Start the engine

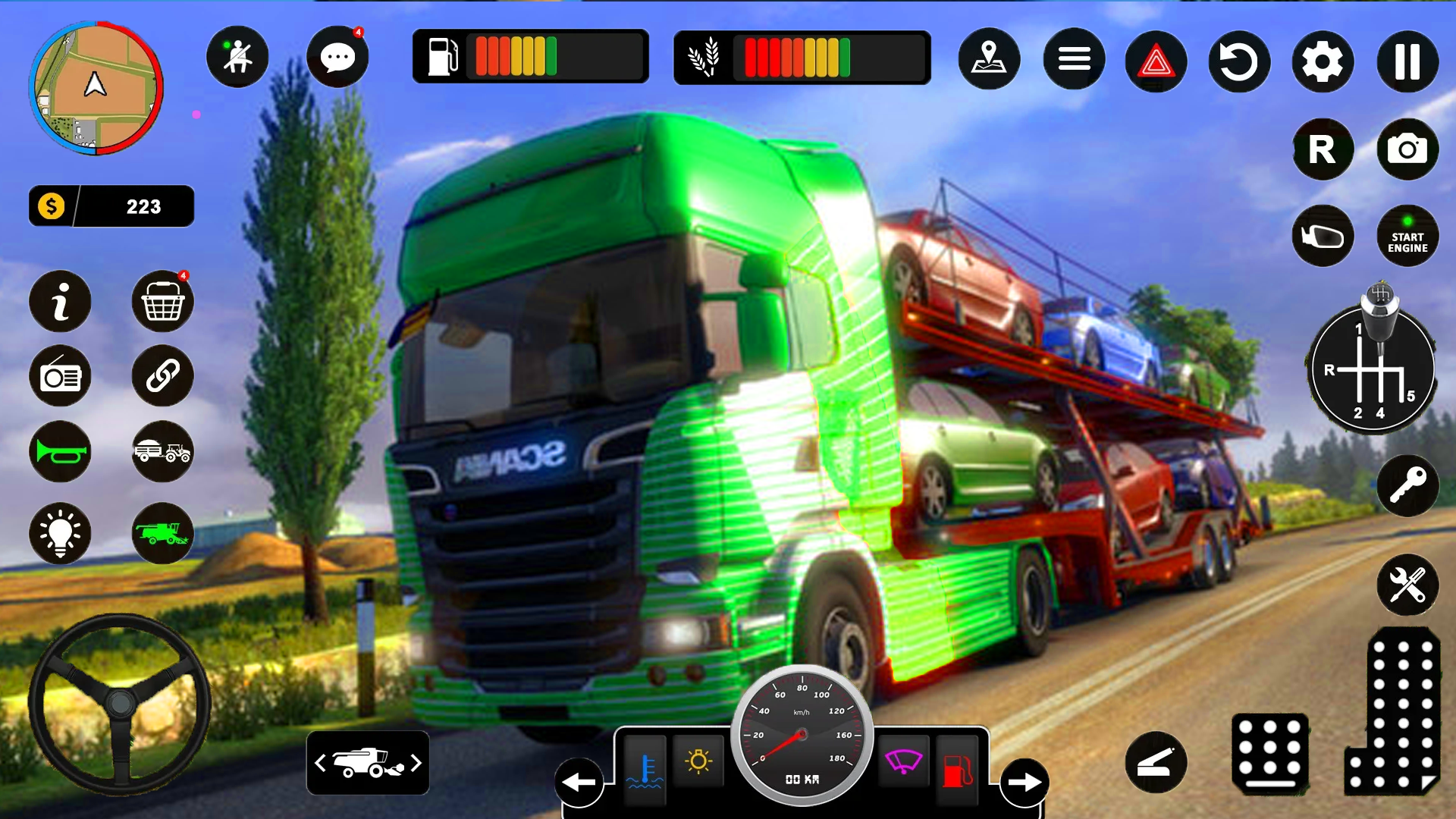[x=1407, y=236]
